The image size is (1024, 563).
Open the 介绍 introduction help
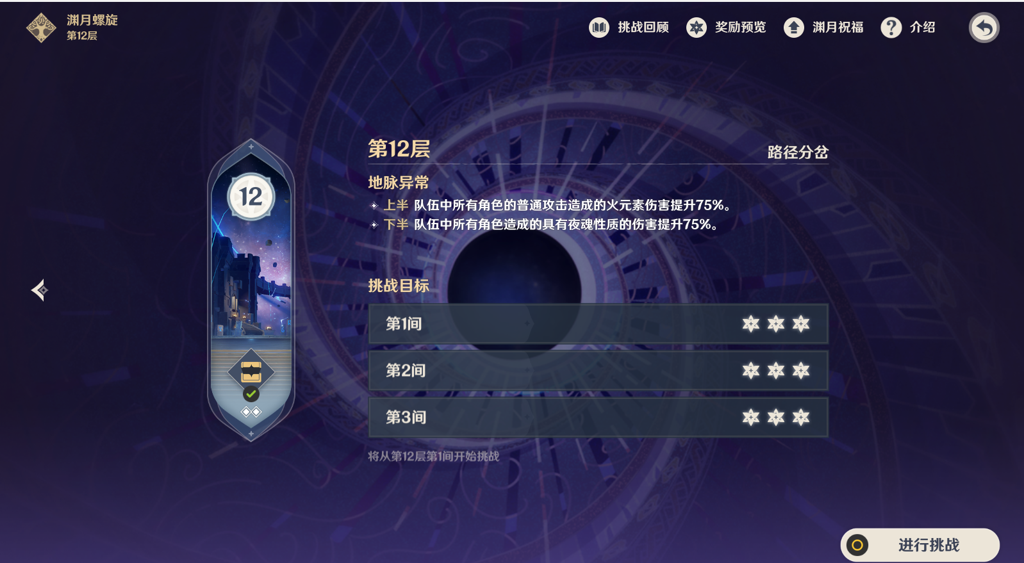pyautogui.click(x=909, y=28)
